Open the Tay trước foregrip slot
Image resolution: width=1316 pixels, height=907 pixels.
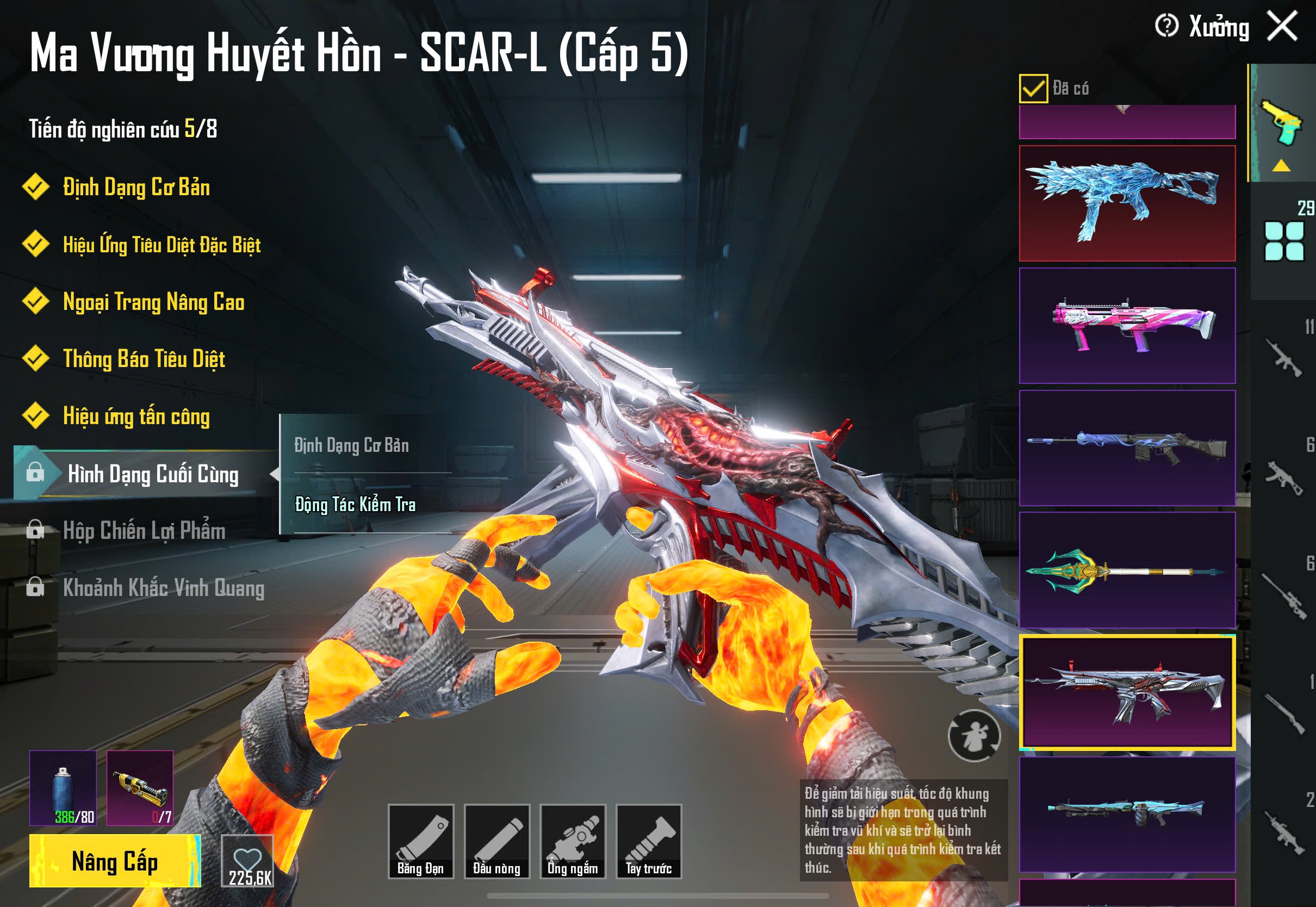tap(649, 842)
